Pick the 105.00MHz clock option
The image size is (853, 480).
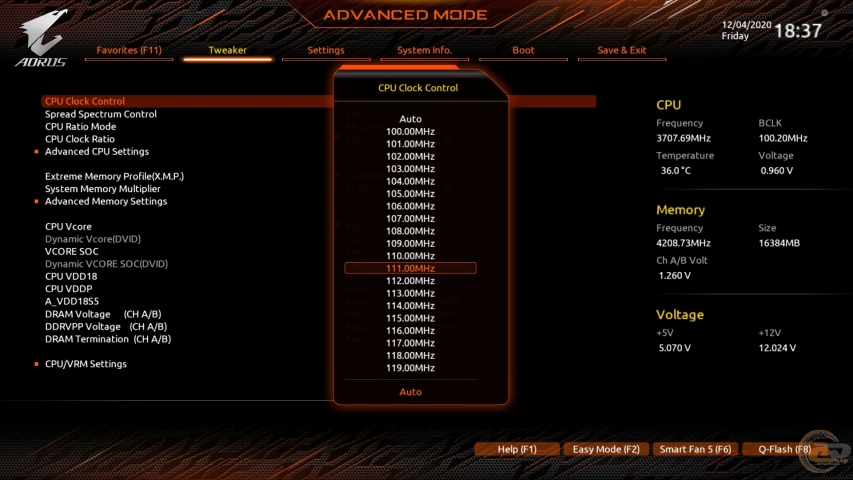[410, 193]
